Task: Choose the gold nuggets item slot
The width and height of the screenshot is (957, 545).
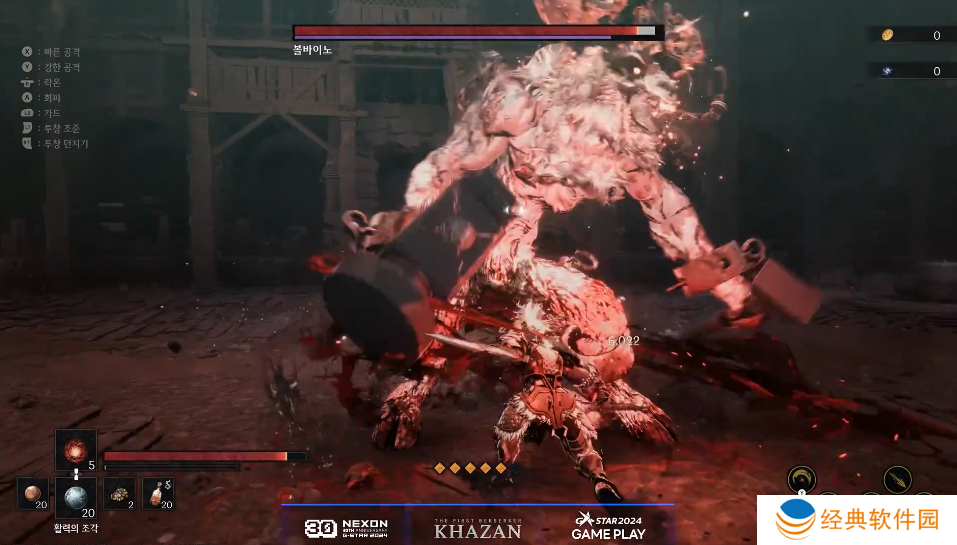Action: [119, 493]
